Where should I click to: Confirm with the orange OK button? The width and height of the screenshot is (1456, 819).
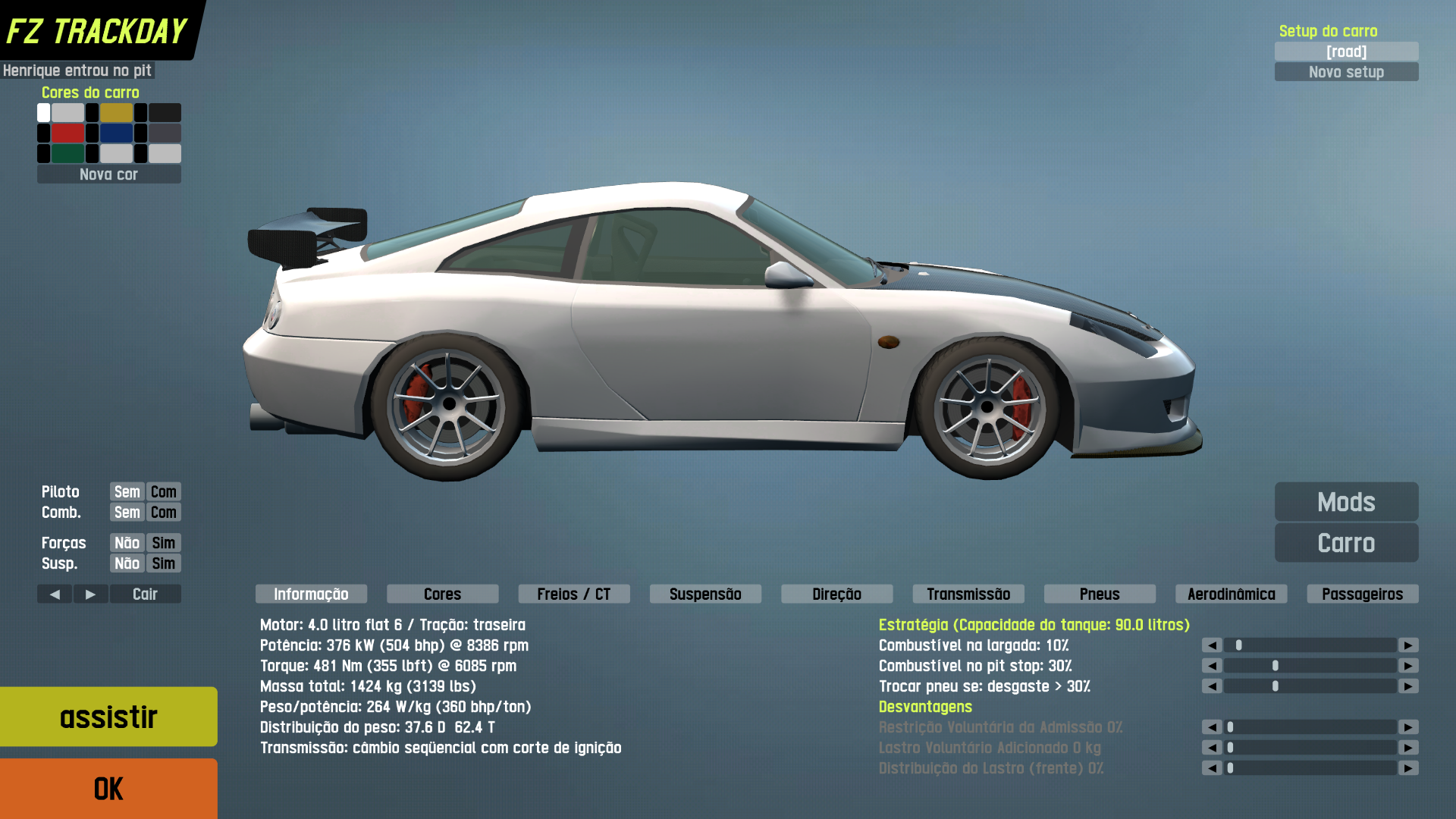[x=108, y=789]
